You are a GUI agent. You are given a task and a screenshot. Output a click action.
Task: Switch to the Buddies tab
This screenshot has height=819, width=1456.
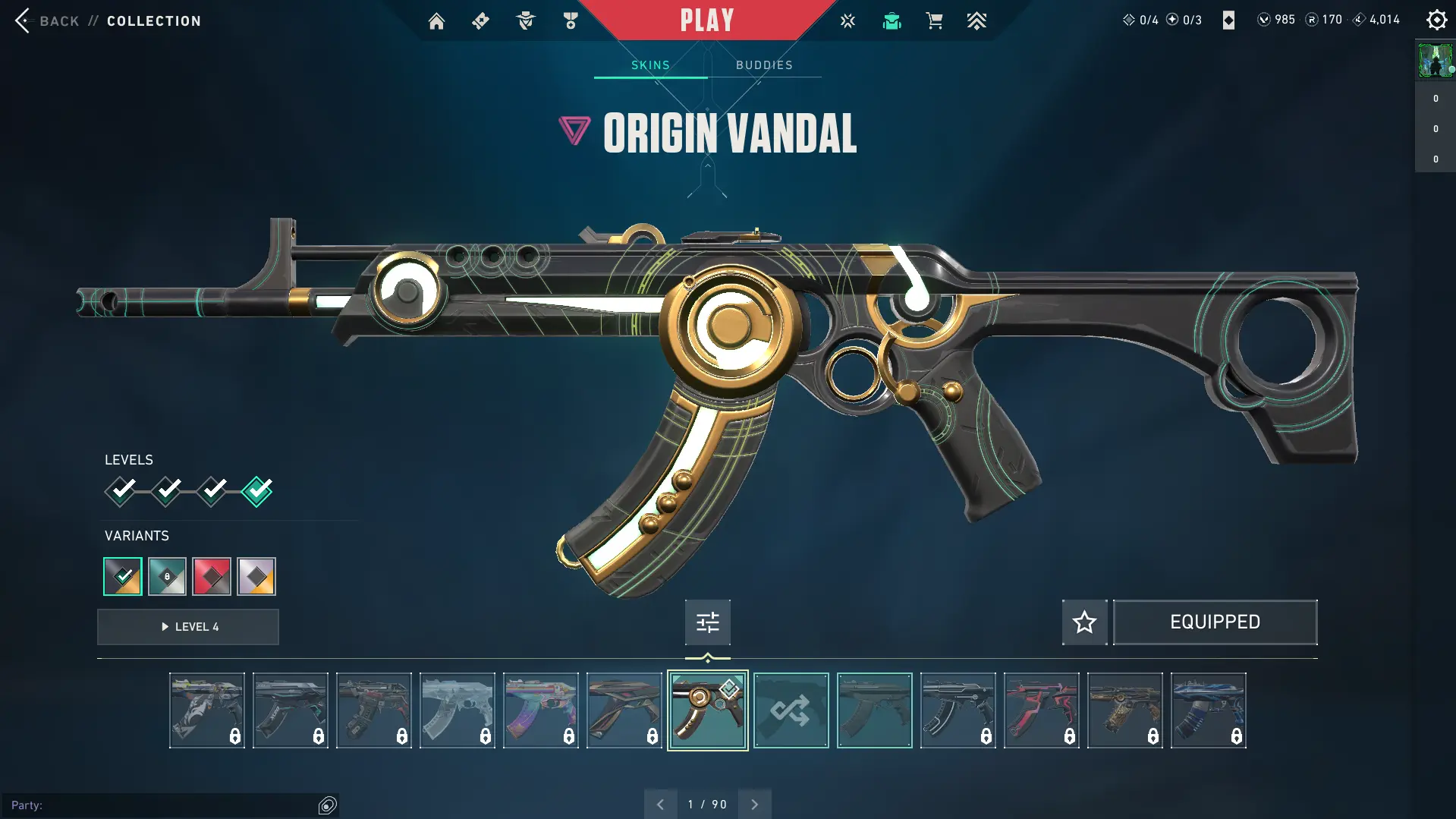pos(764,65)
